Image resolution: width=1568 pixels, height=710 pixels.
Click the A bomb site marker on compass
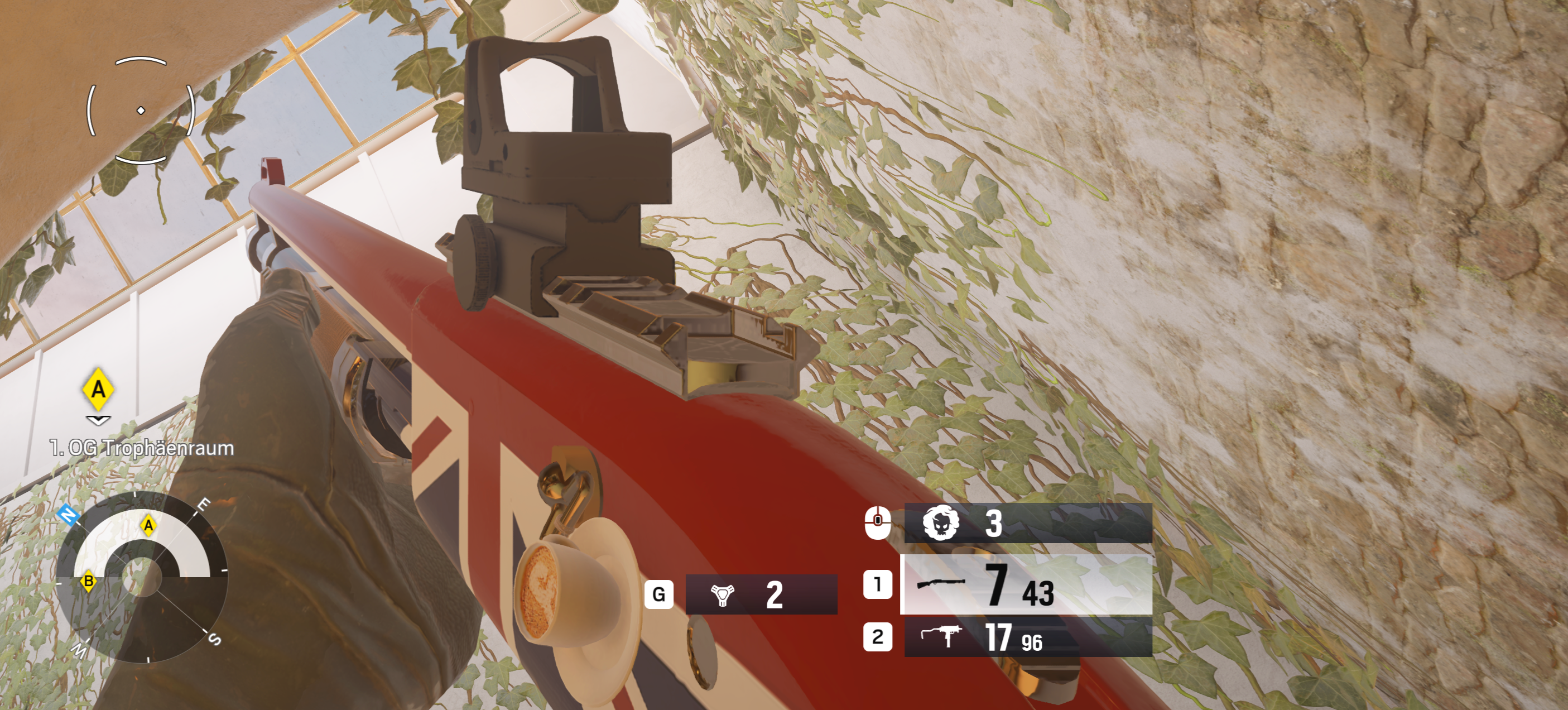pyautogui.click(x=148, y=525)
